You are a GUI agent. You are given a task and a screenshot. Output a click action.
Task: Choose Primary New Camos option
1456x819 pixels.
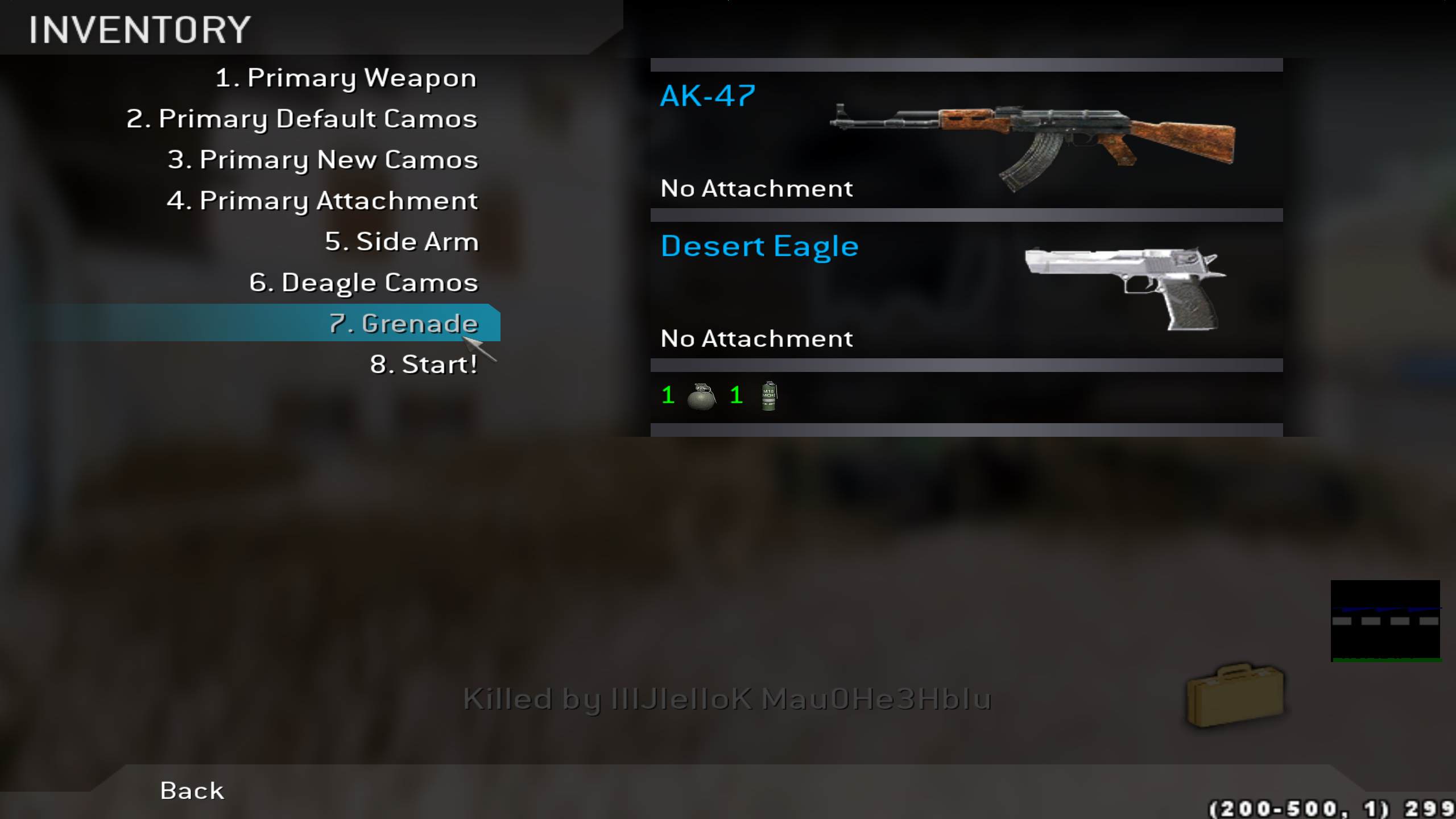pyautogui.click(x=322, y=160)
